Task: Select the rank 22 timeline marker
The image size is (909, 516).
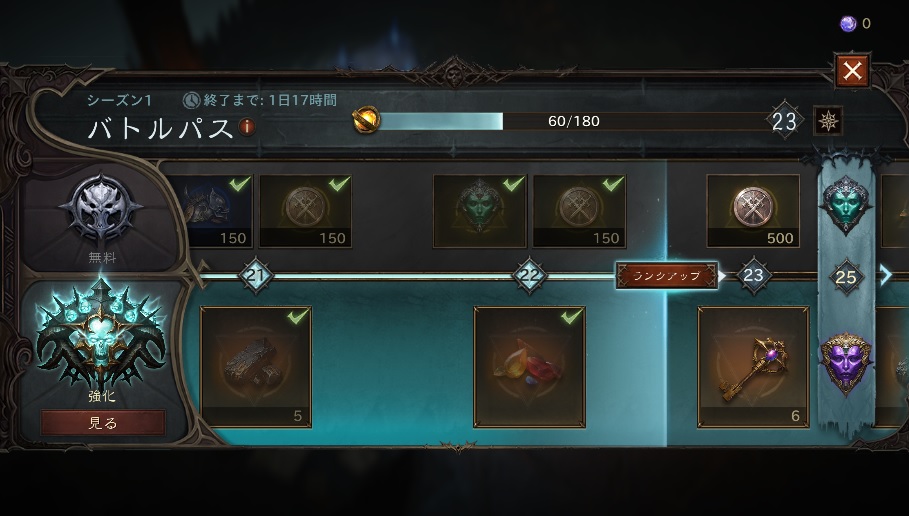Action: [x=529, y=275]
